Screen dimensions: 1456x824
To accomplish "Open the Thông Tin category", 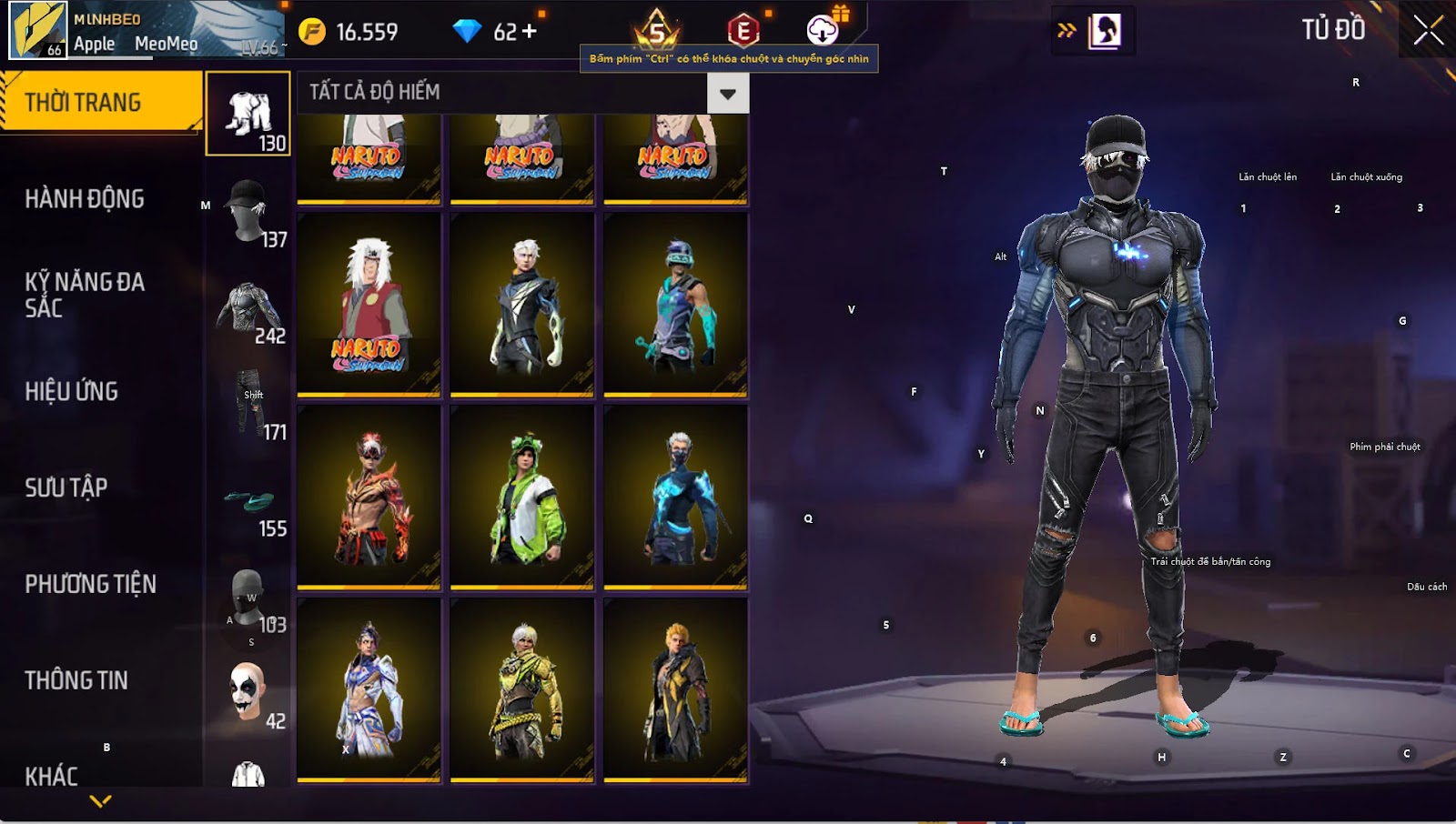I will click(76, 680).
